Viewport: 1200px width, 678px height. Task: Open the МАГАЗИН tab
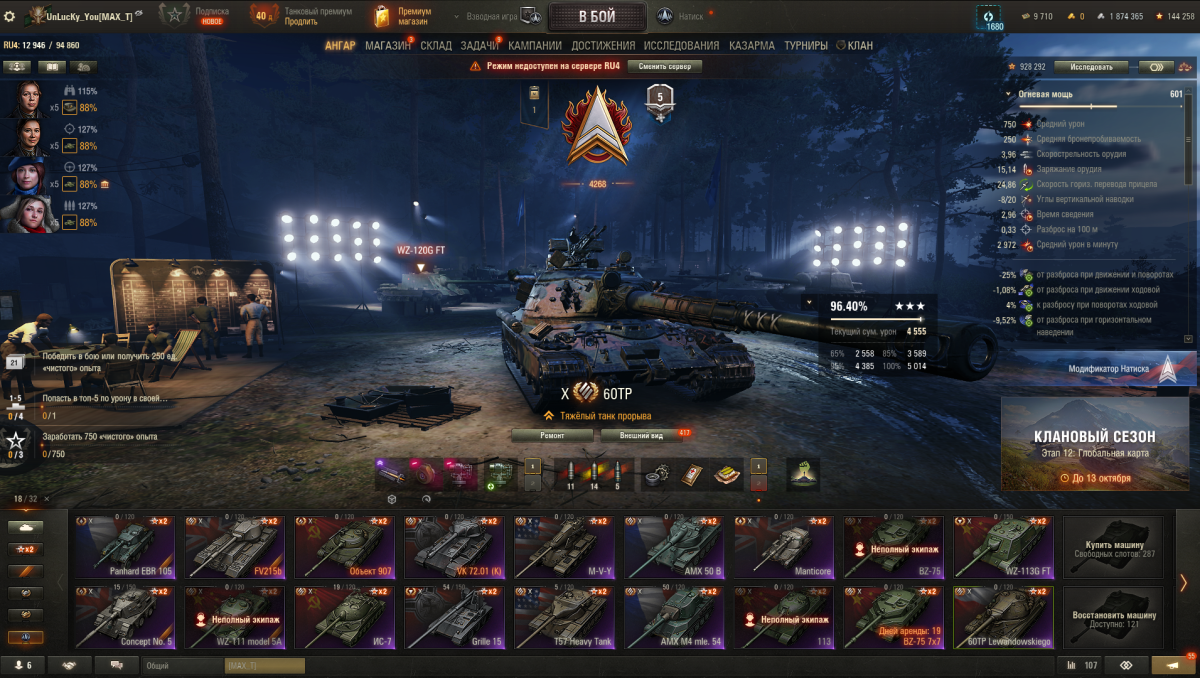(388, 46)
